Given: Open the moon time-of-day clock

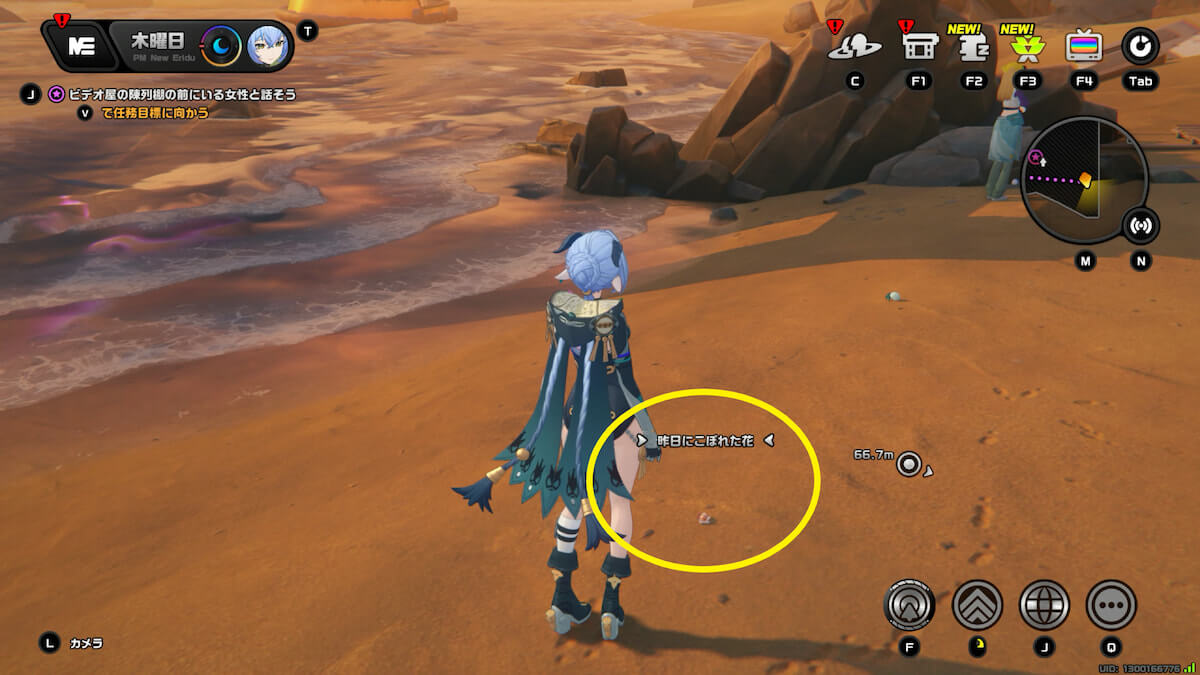Looking at the screenshot, I should coord(221,45).
